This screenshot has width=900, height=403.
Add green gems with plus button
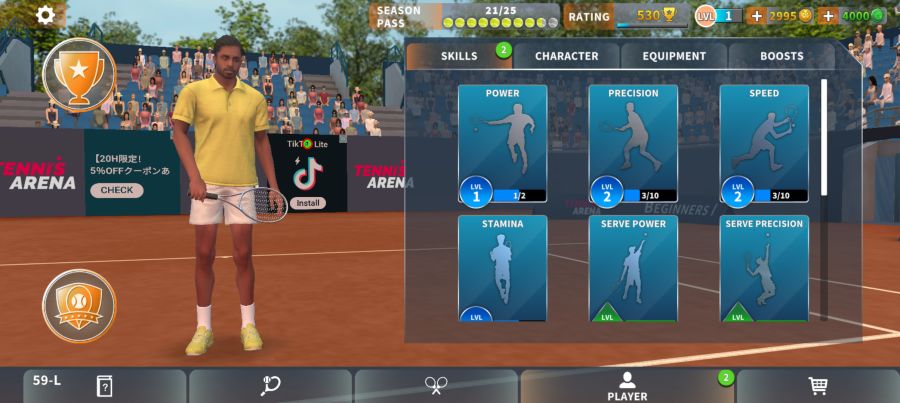click(828, 16)
